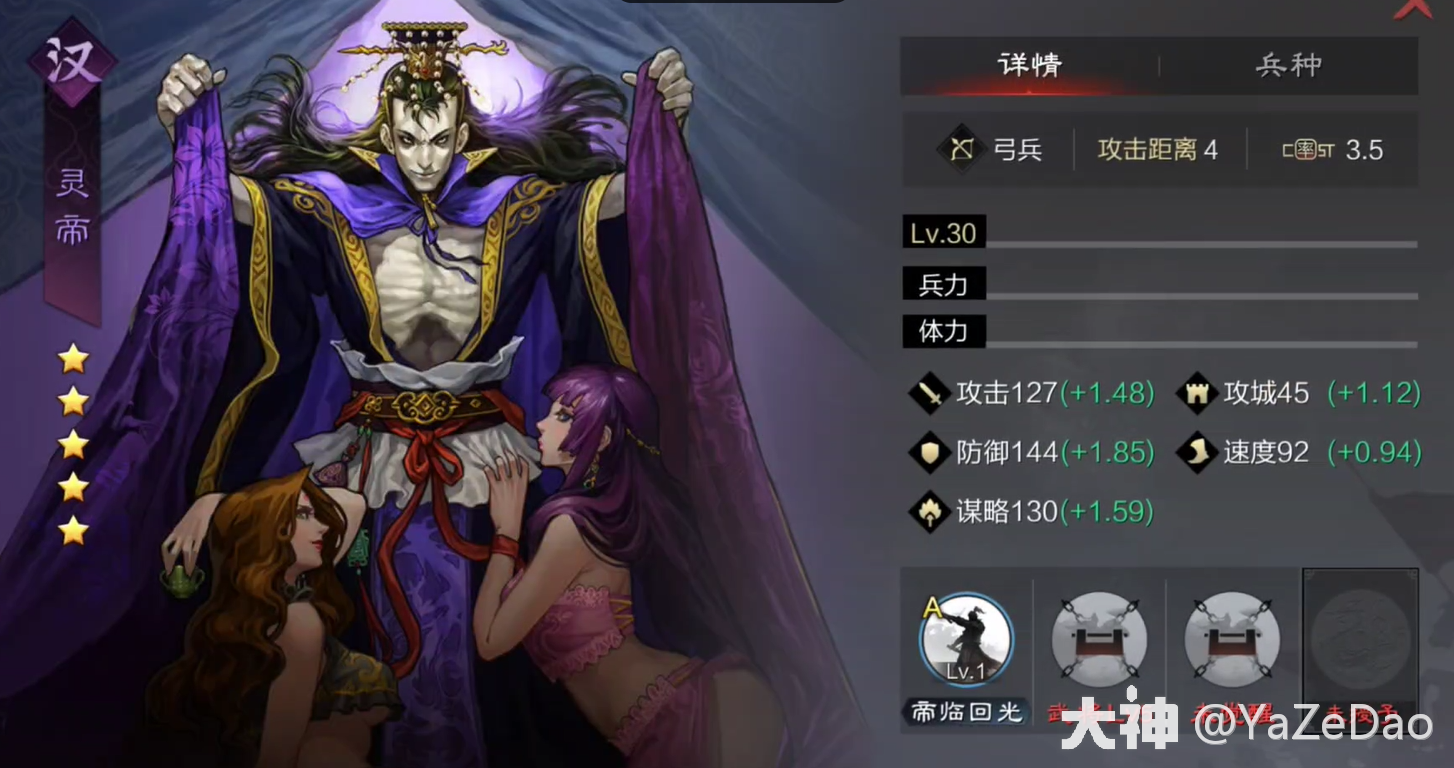Tap the 弓兵 troop type icon
The image size is (1454, 768).
point(962,150)
